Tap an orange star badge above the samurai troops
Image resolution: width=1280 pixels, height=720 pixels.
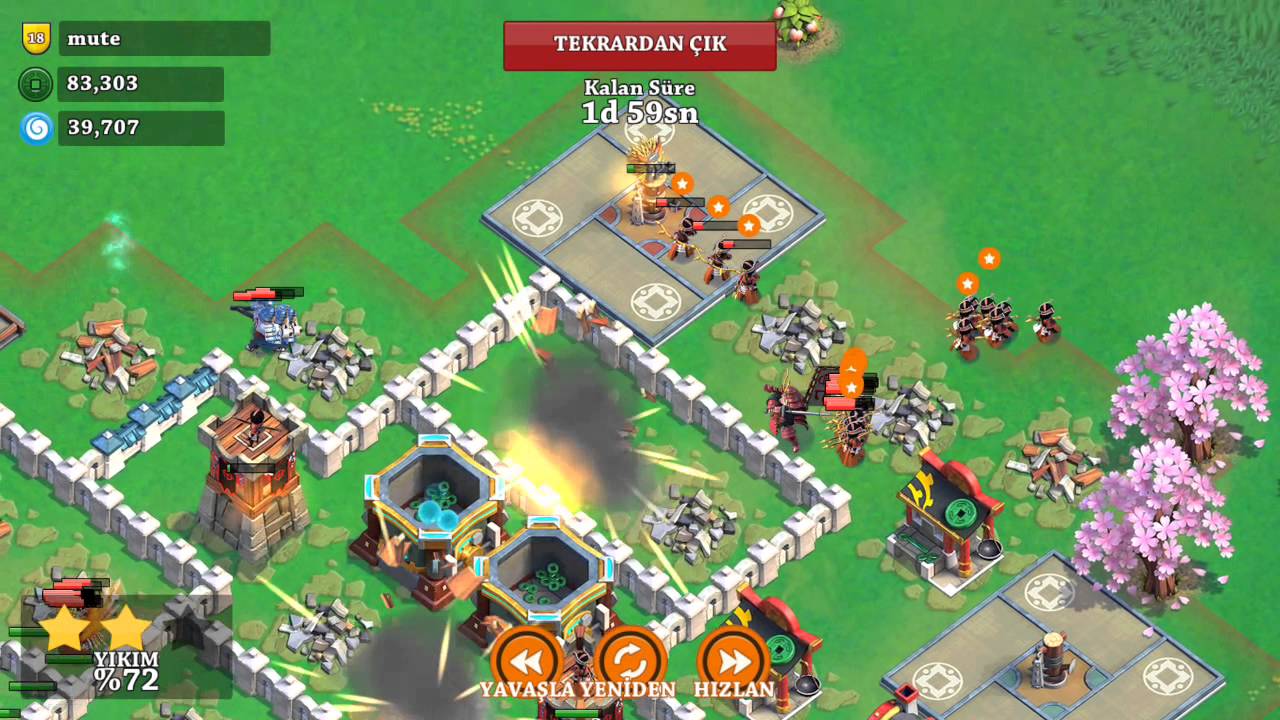[988, 259]
